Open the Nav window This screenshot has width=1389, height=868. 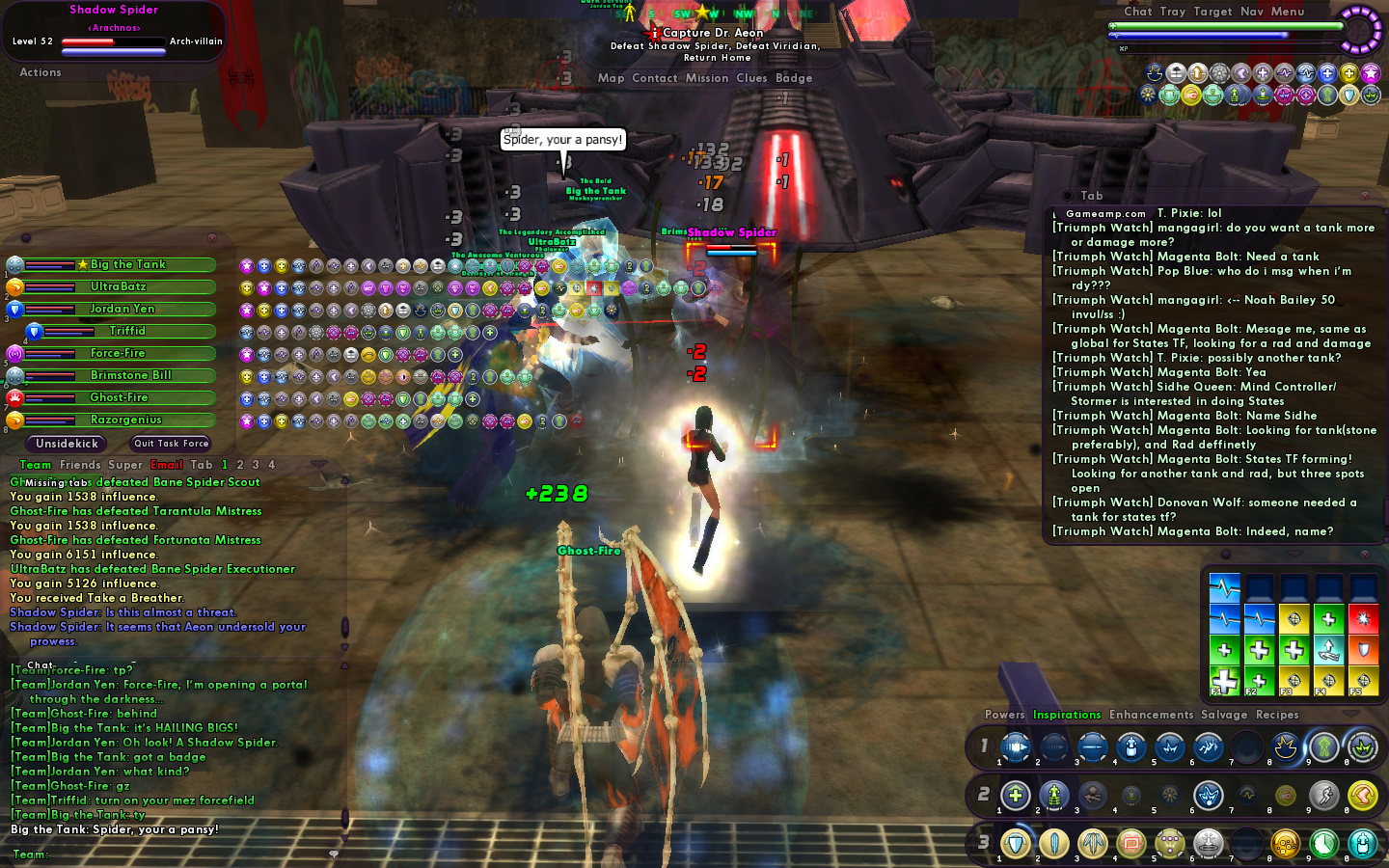click(1251, 12)
